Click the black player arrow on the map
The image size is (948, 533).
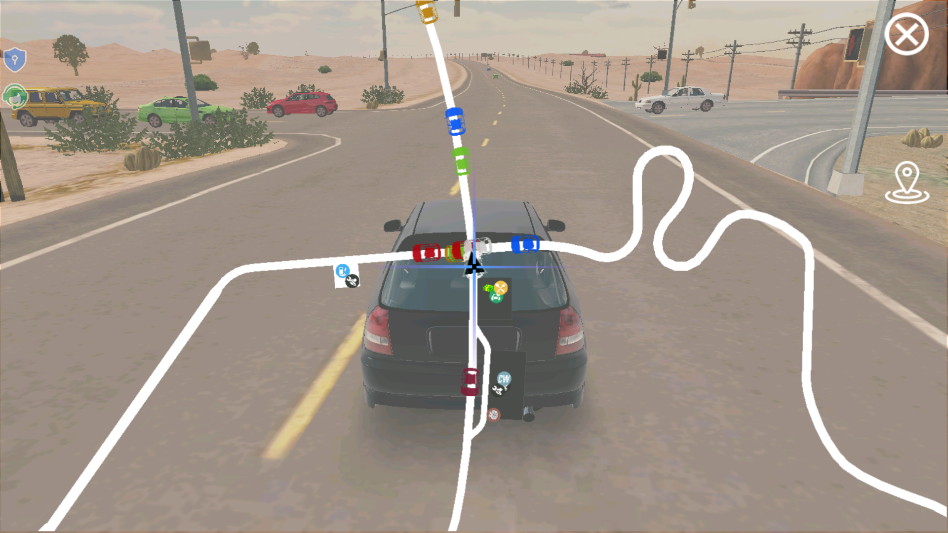(474, 263)
